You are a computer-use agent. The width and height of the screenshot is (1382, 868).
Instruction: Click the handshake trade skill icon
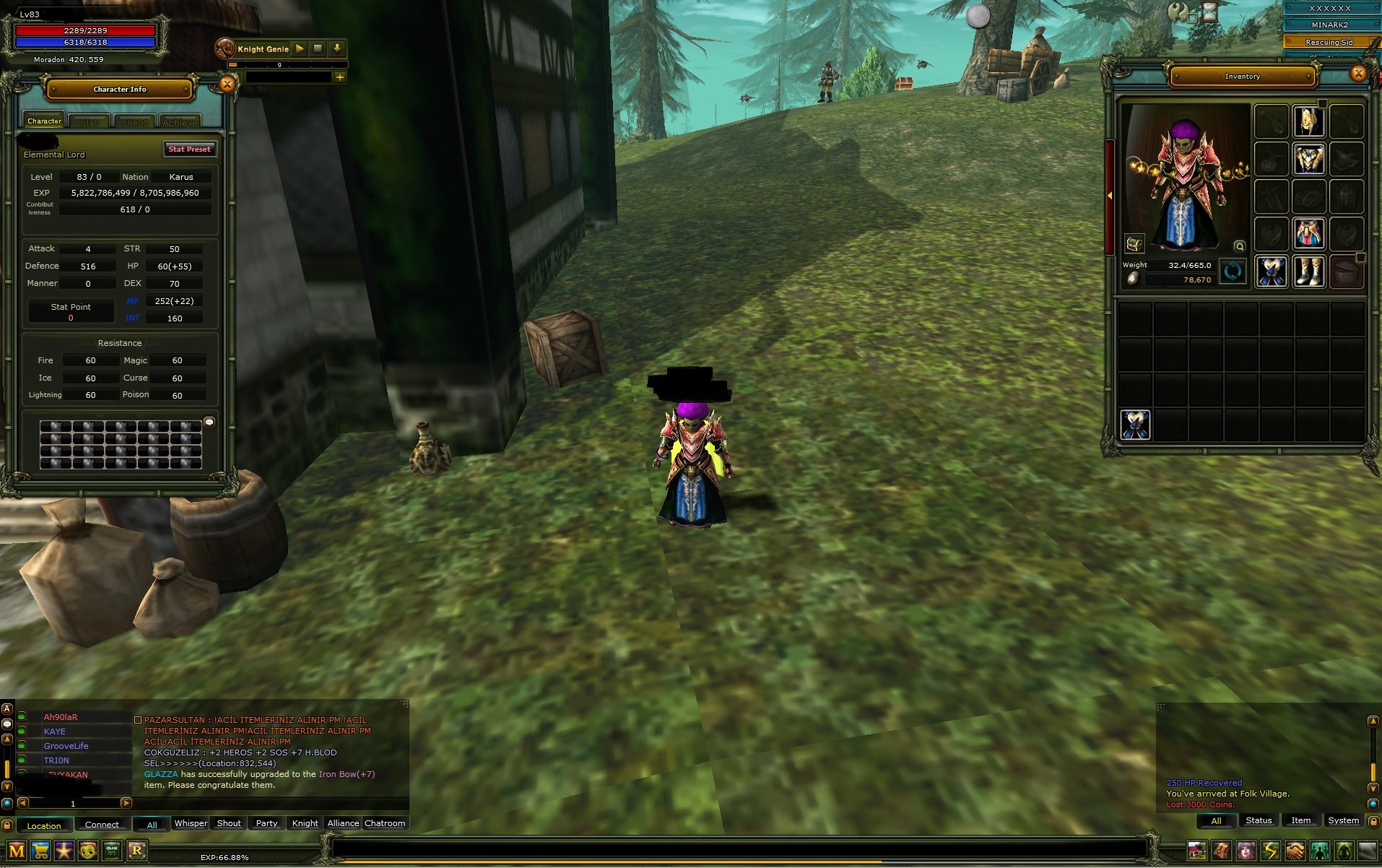click(1295, 851)
